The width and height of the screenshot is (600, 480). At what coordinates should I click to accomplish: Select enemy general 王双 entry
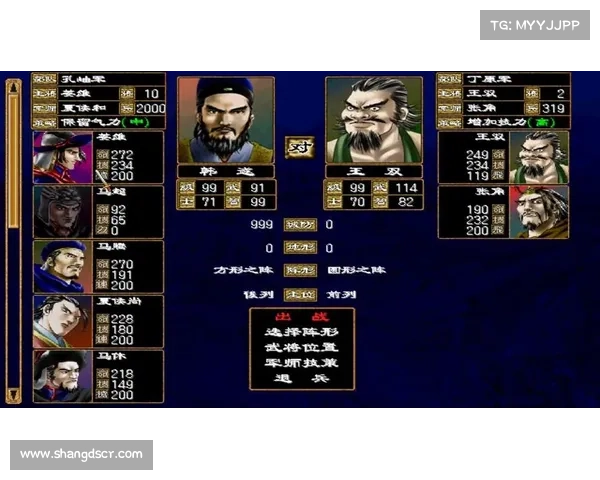click(503, 157)
